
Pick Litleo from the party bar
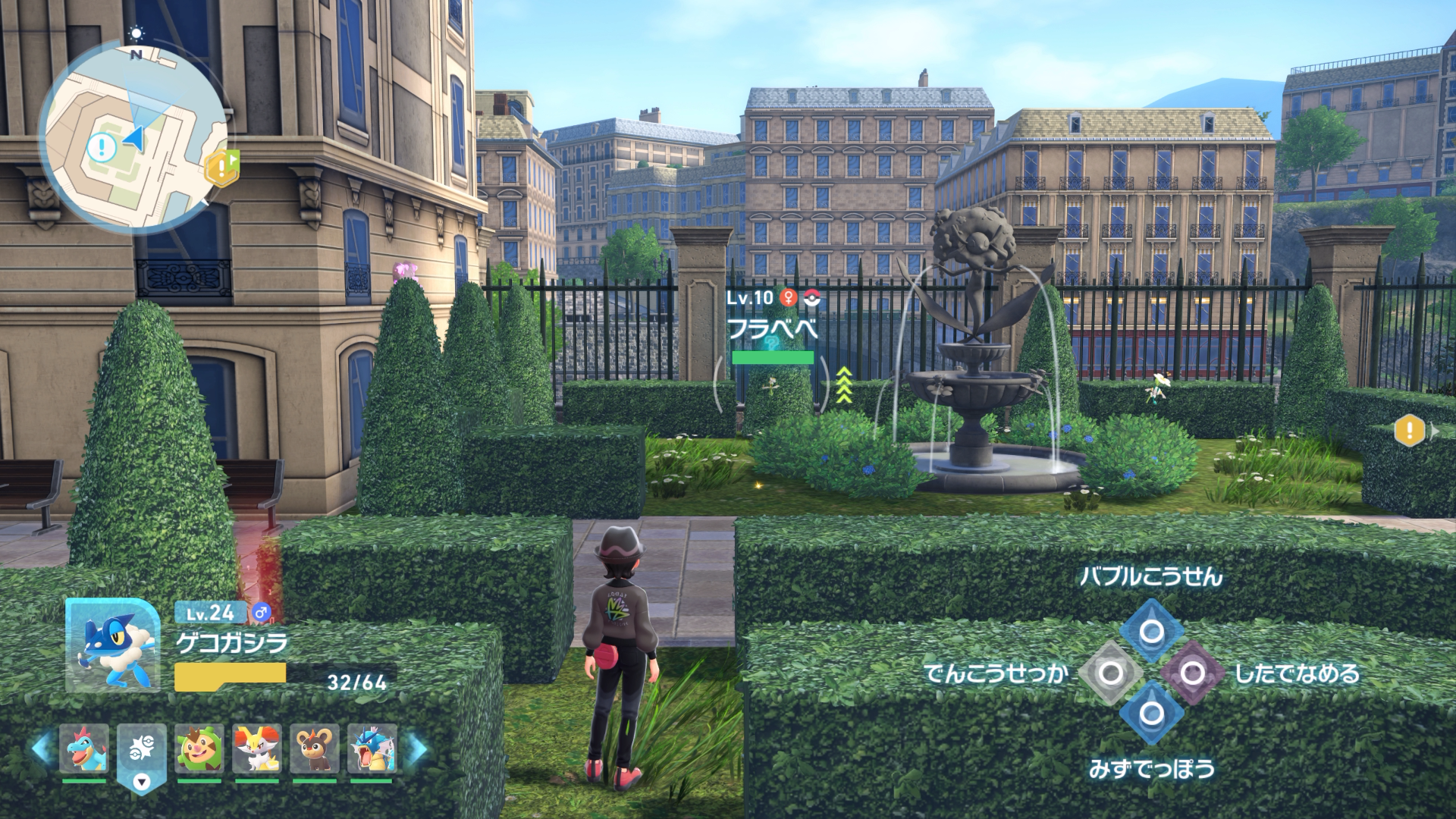pyautogui.click(x=314, y=748)
